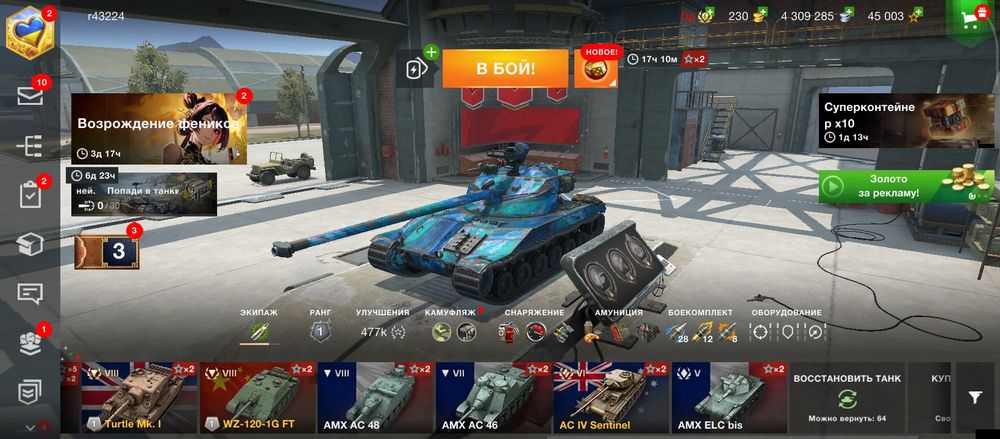Viewport: 1000px width, 439px height.
Task: Open the player profile badge
Action: coord(28,32)
